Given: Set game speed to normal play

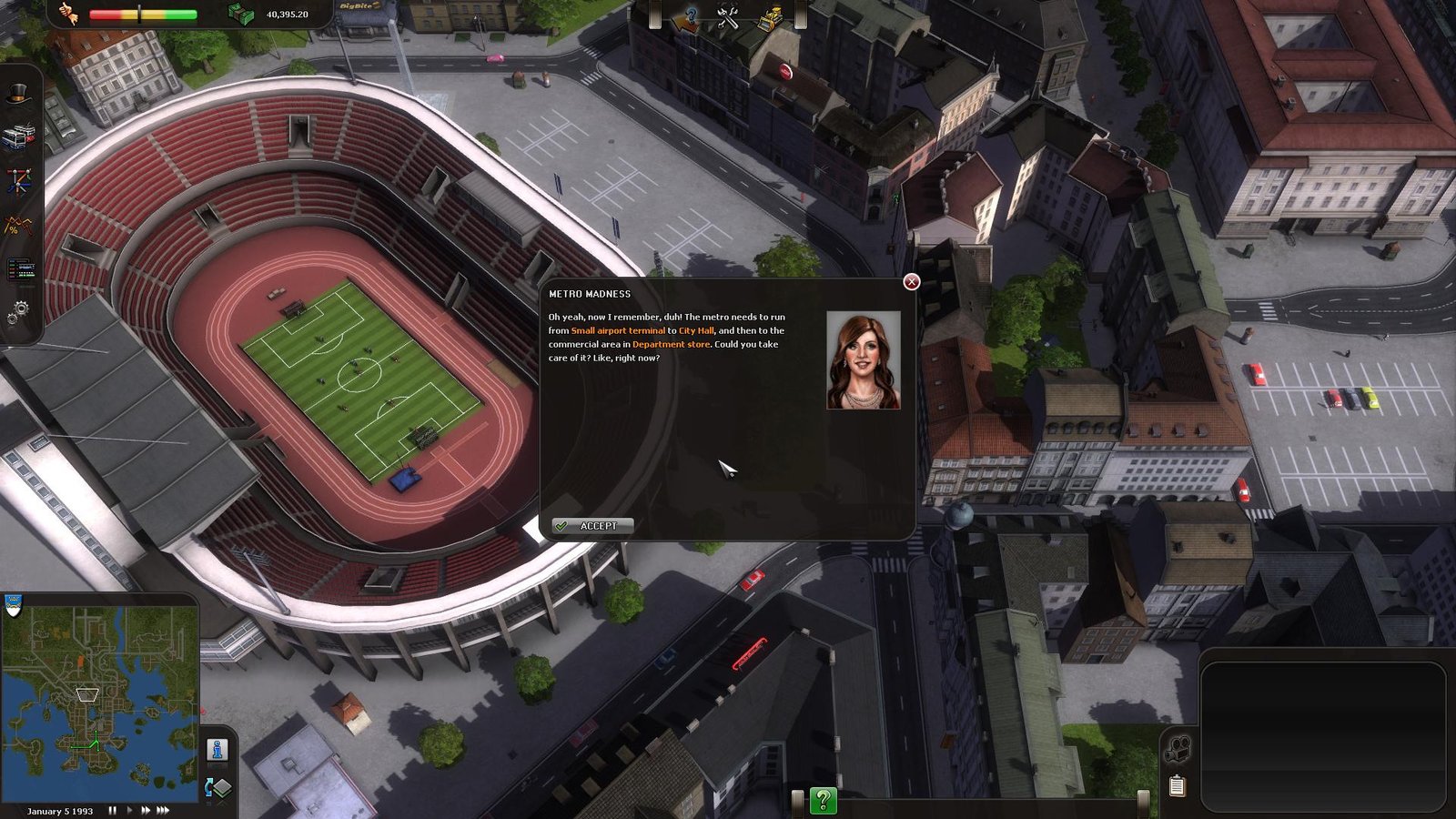Looking at the screenshot, I should click(129, 810).
